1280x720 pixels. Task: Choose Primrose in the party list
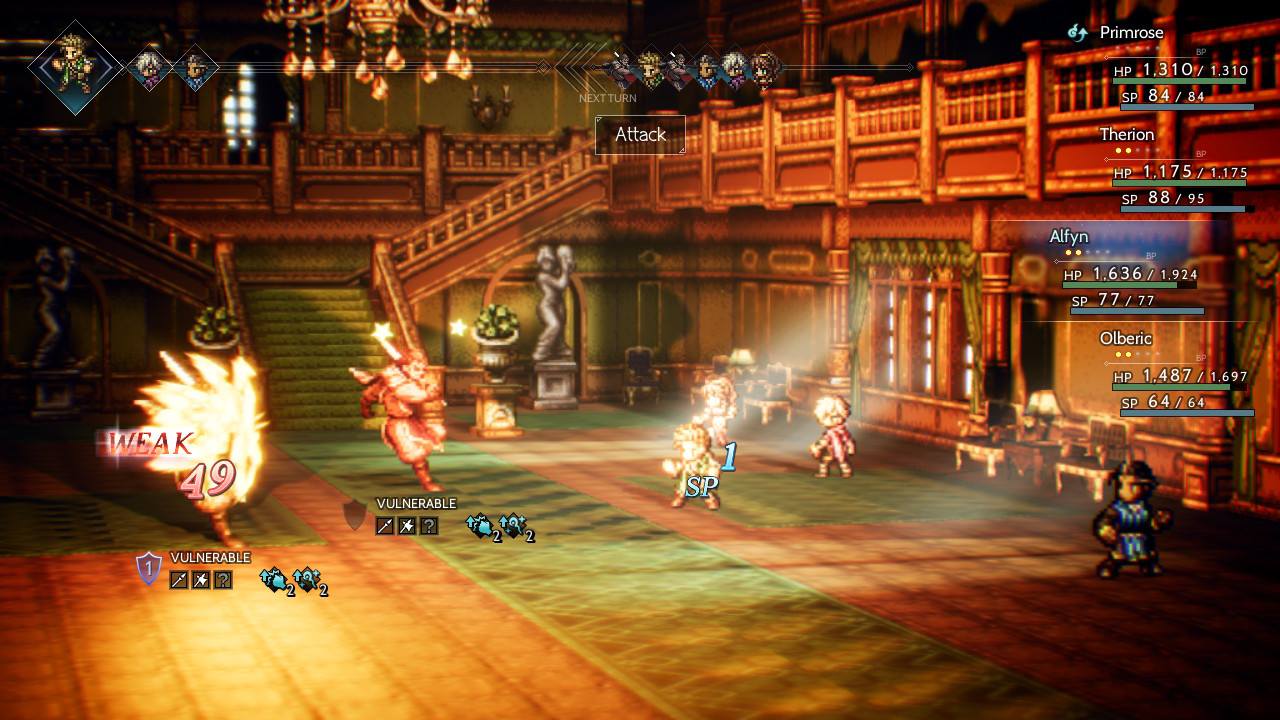pyautogui.click(x=1131, y=32)
